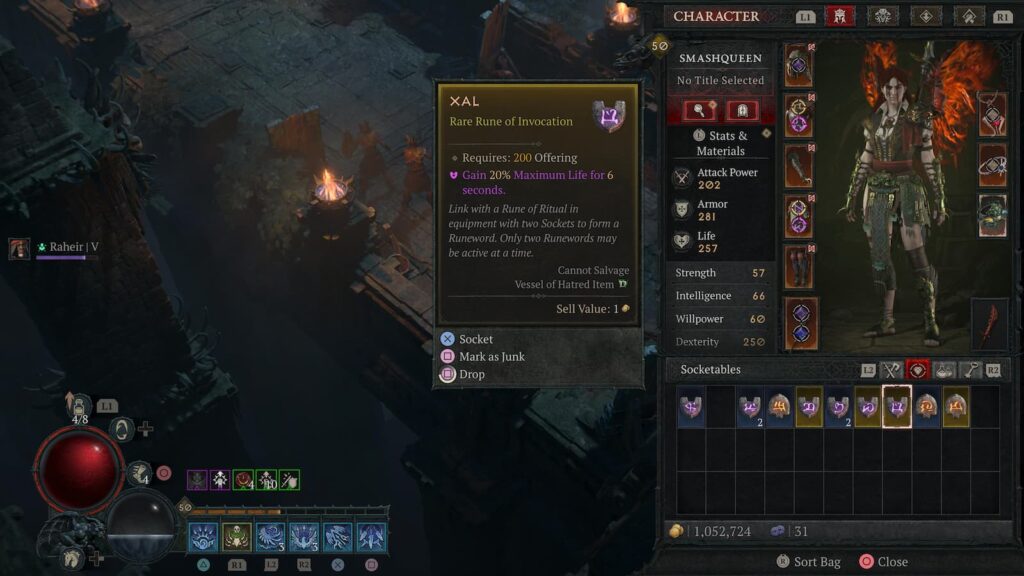Screen dimensions: 1024x576
Task: Close the character inventory panel
Action: click(x=884, y=562)
